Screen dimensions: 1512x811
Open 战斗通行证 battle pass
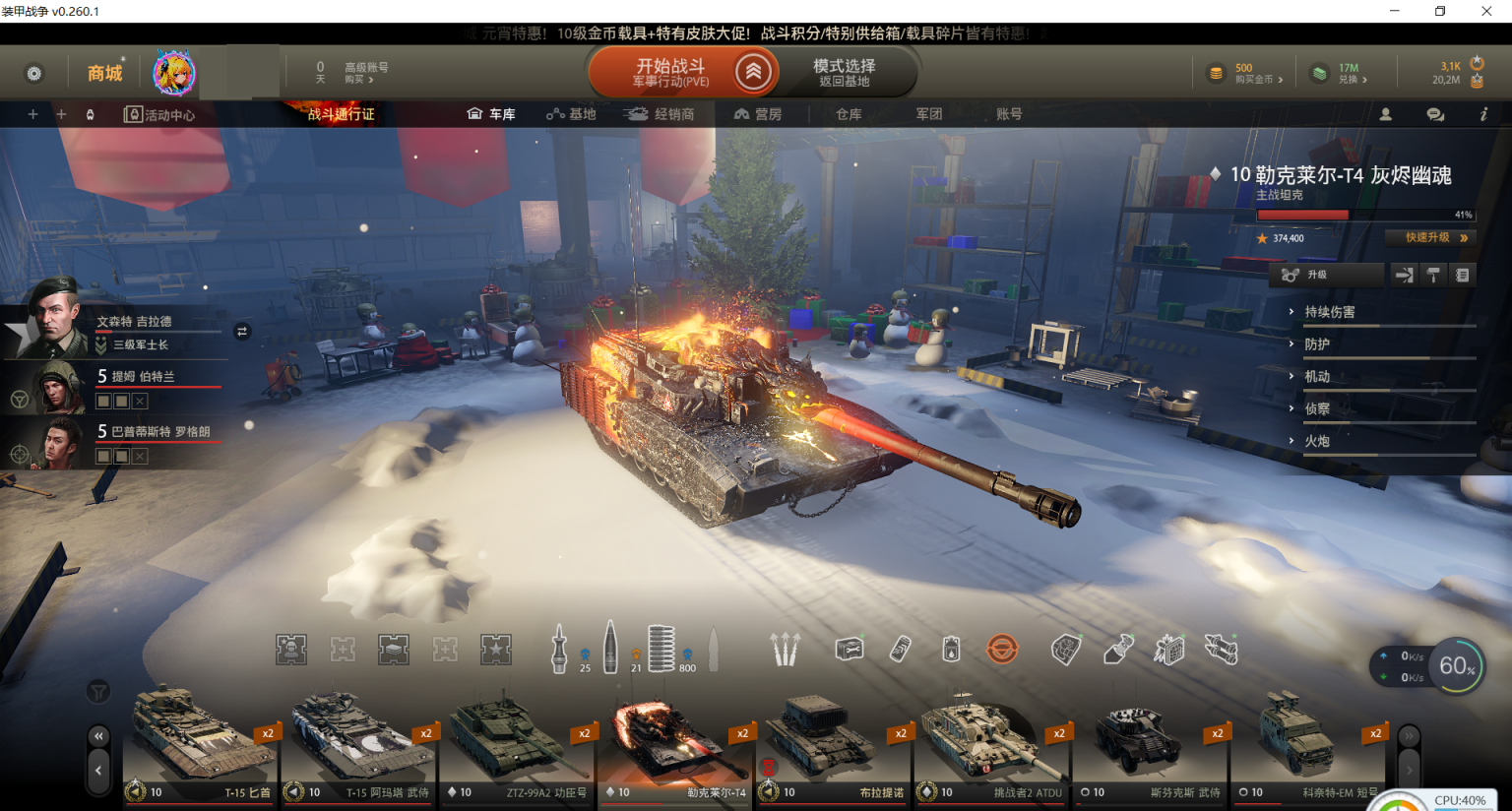[x=341, y=114]
